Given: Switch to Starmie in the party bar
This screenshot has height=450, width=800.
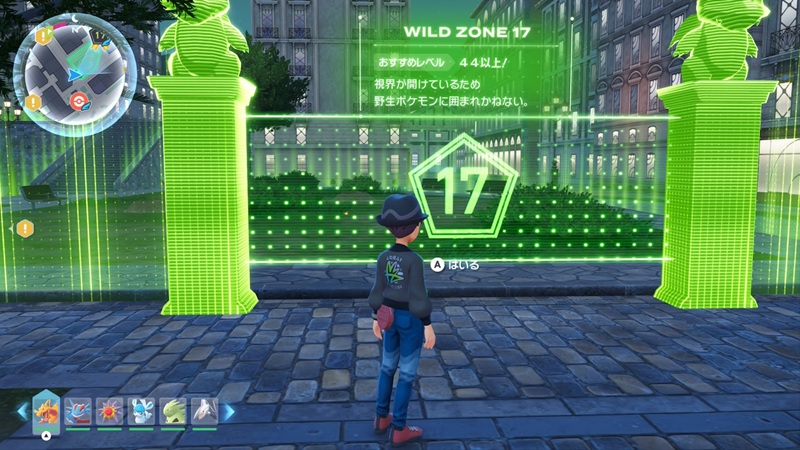Looking at the screenshot, I should 110,411.
